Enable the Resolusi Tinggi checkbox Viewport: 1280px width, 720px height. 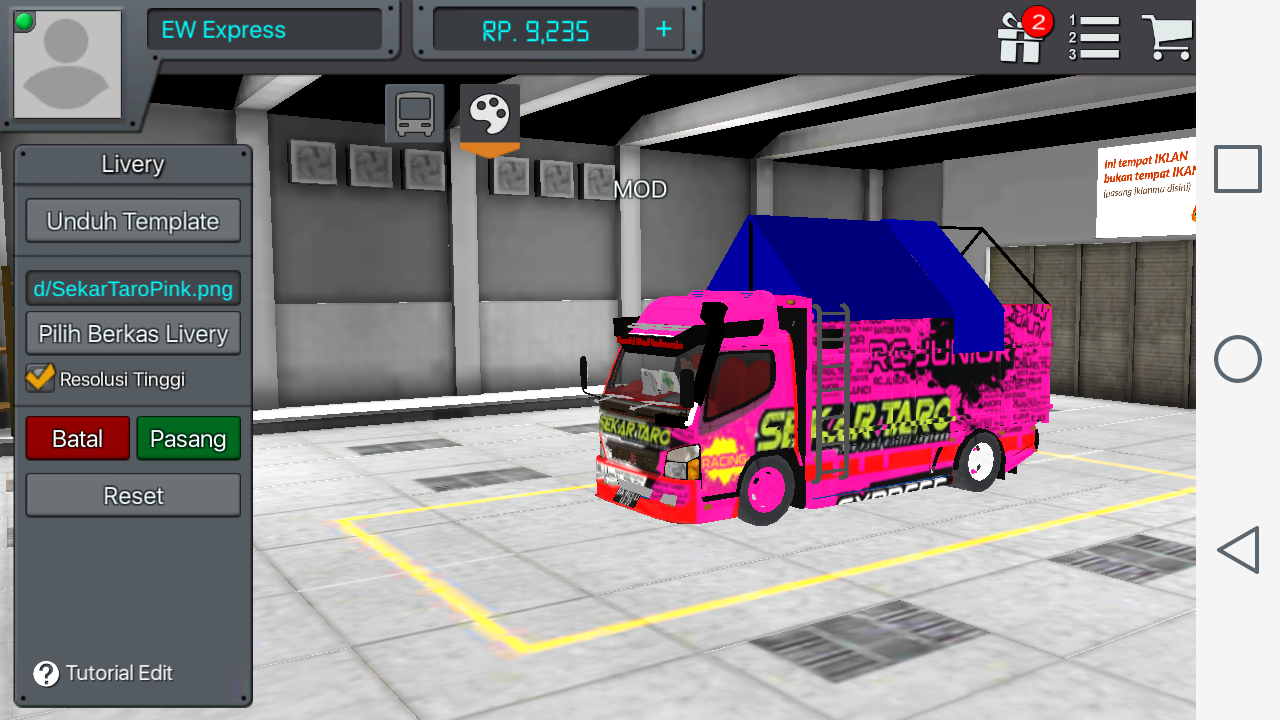click(x=38, y=378)
